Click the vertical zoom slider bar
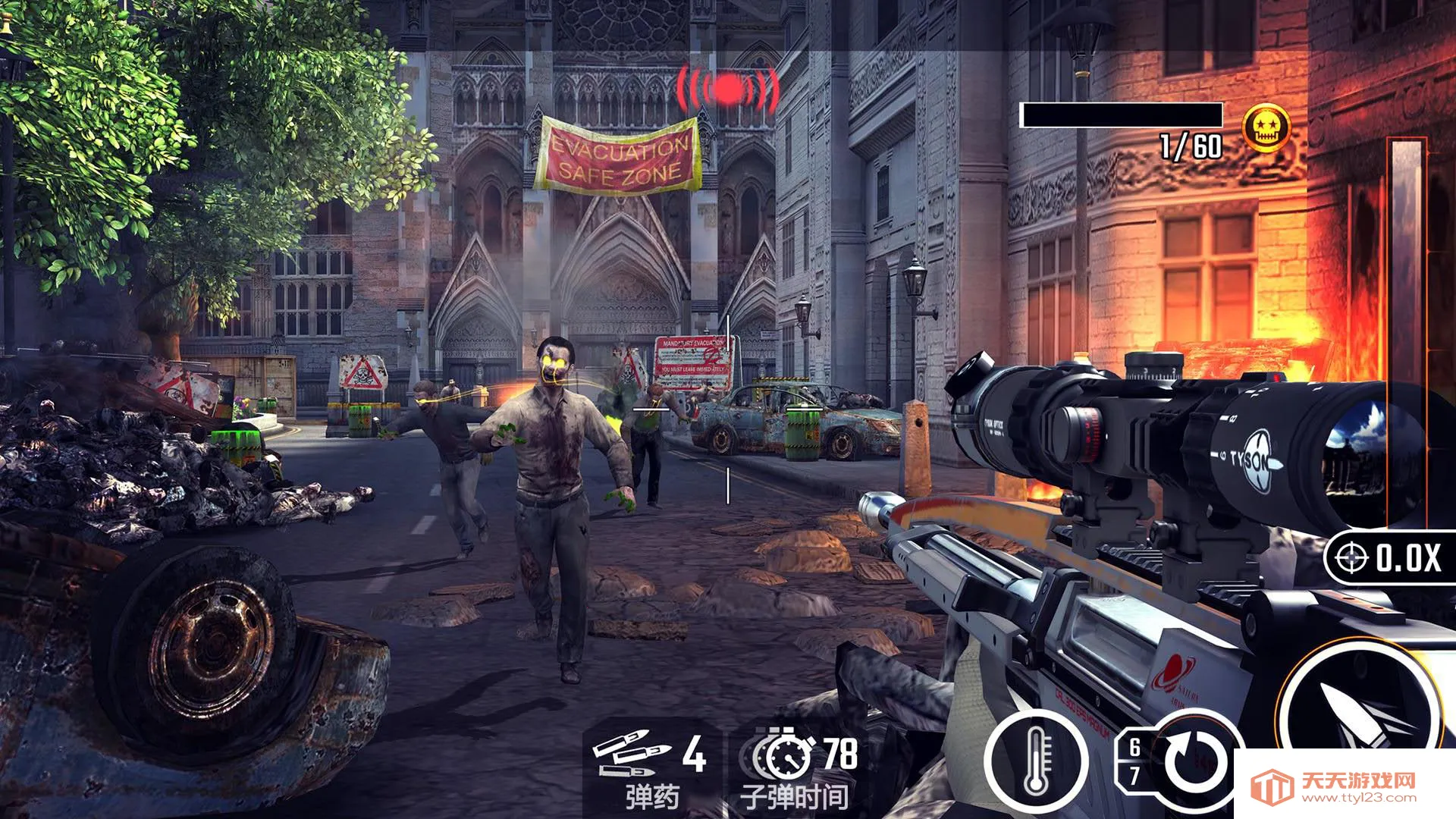 (1405, 334)
